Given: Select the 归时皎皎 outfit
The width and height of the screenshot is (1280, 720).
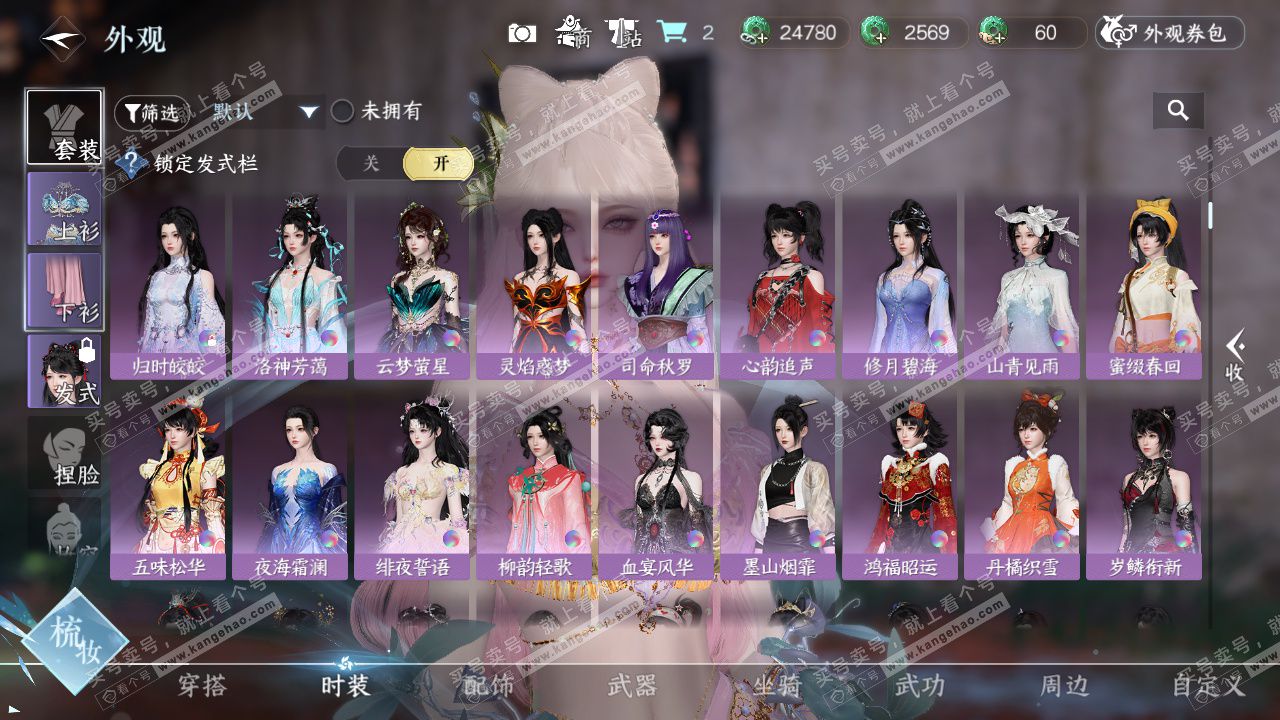Looking at the screenshot, I should point(168,285).
